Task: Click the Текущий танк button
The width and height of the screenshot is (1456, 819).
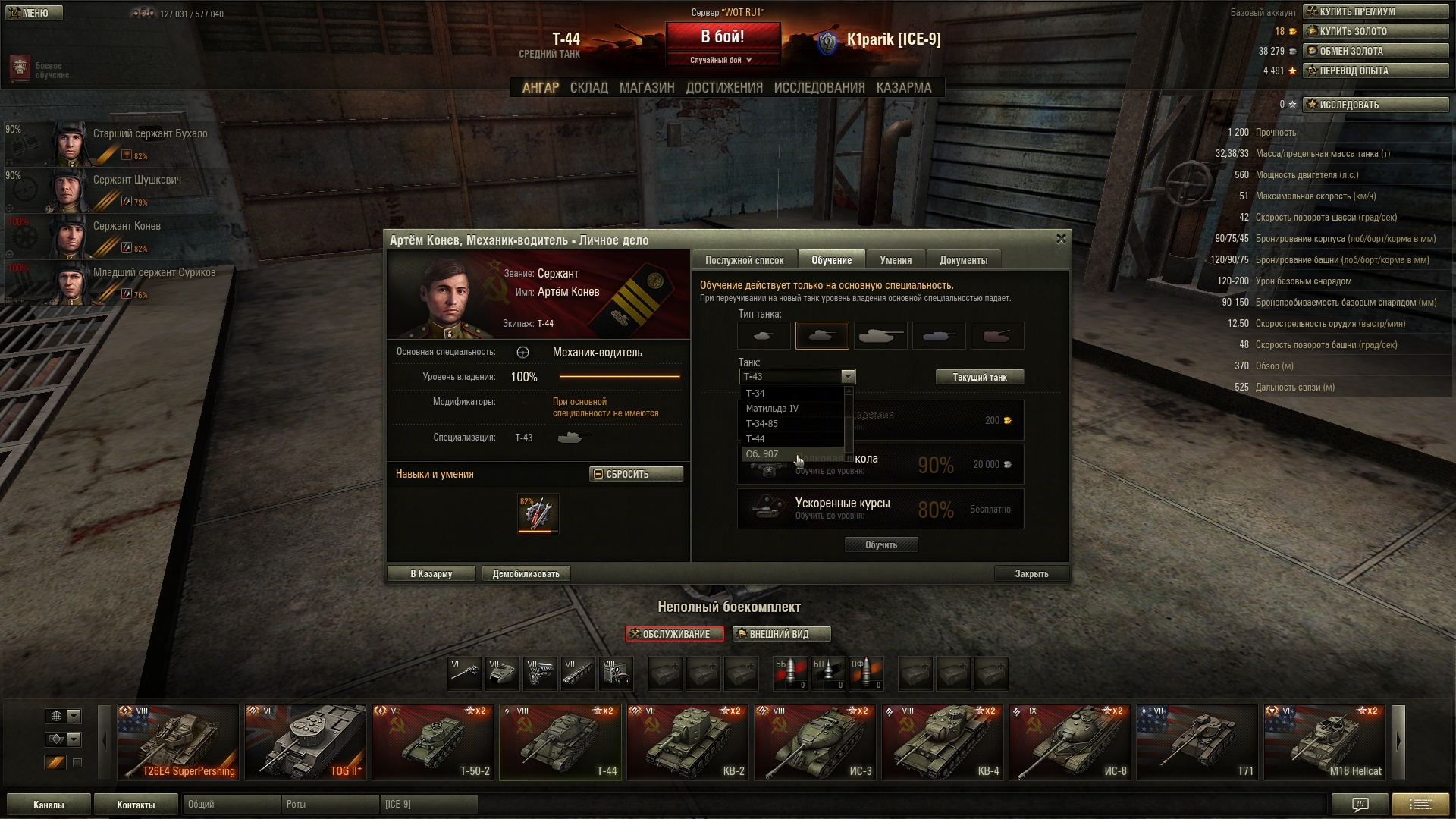Action: click(x=979, y=377)
